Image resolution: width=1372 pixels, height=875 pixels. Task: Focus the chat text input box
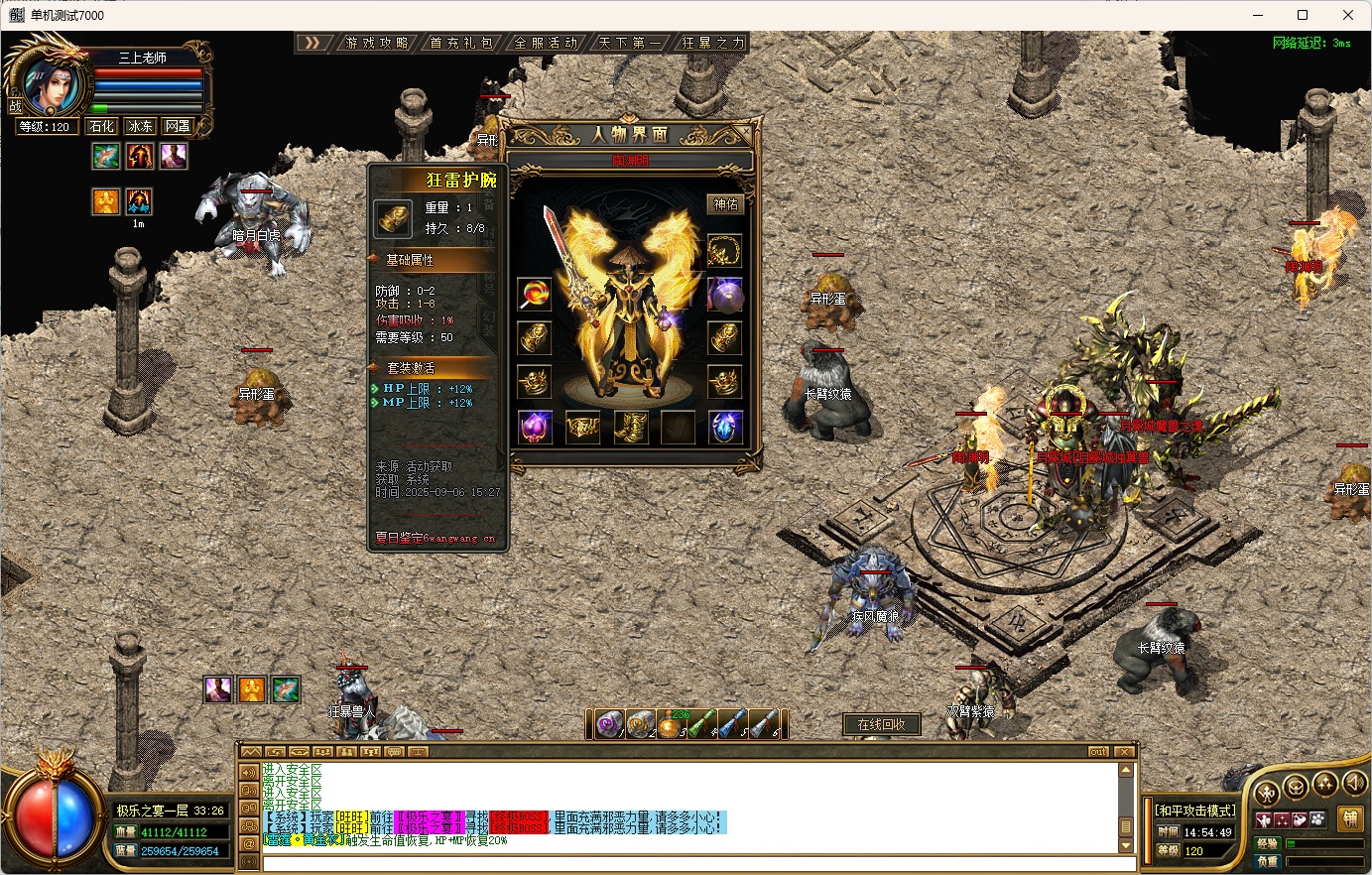(x=694, y=864)
